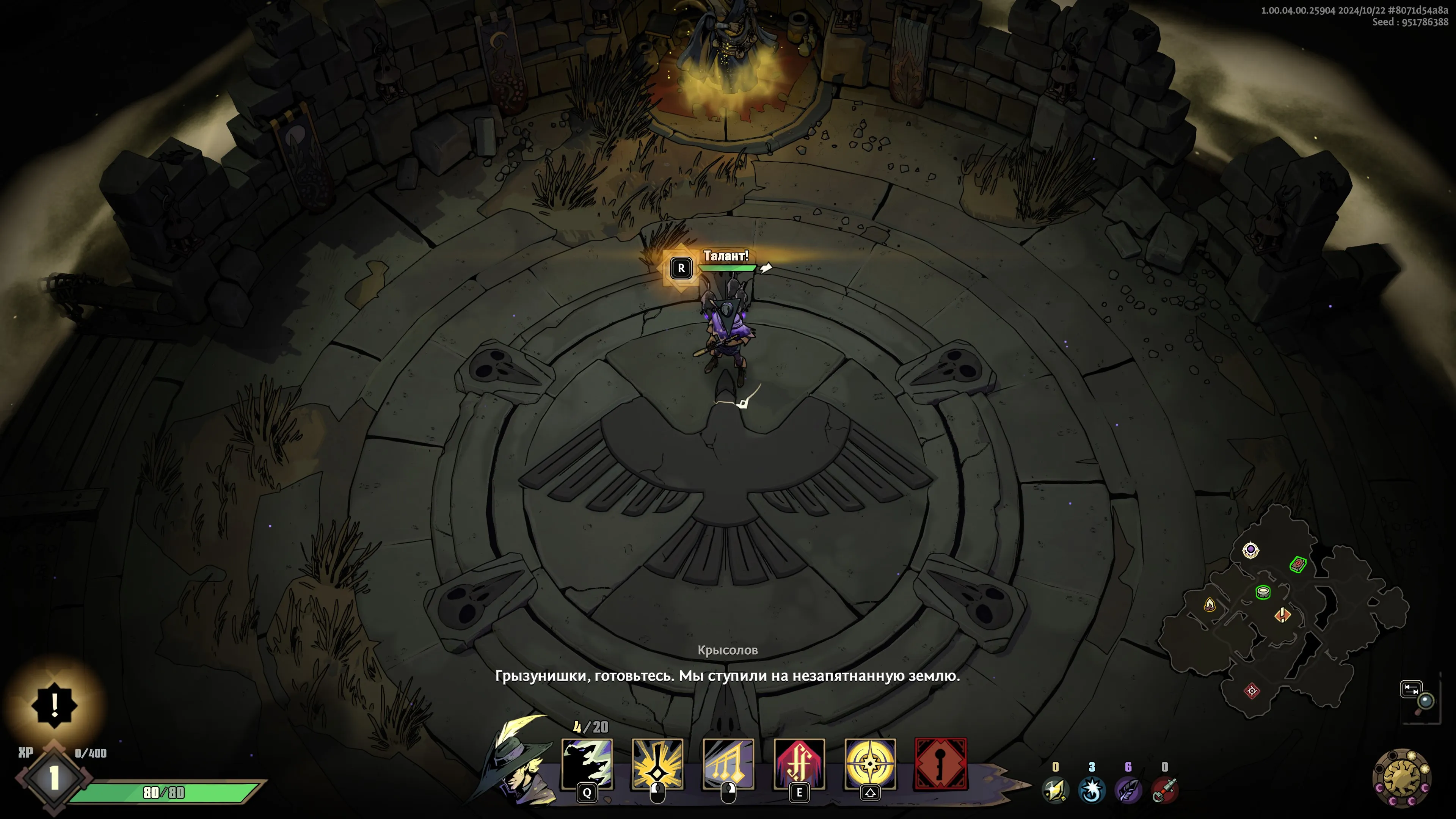The width and height of the screenshot is (1456, 819).
Task: Select the red locked keyhole slot
Action: (941, 763)
